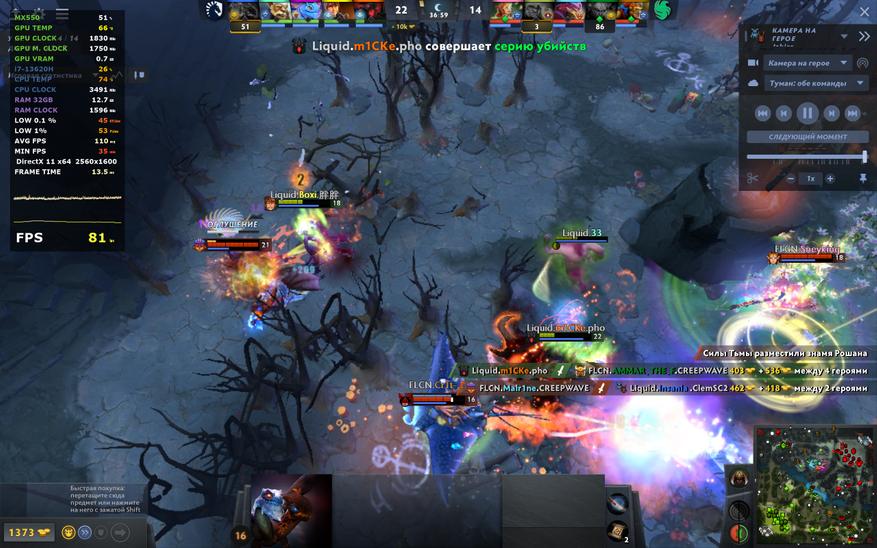Open the 'Камера на герое' camera dropdown

(808, 63)
